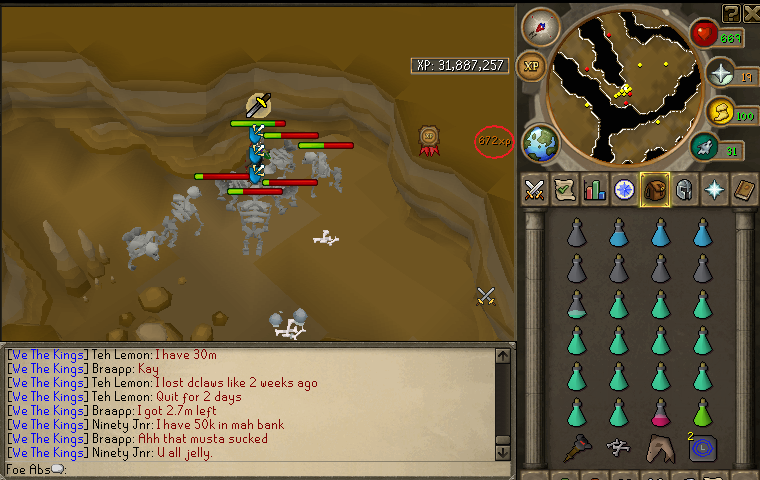Open the question mark help button
The image size is (760, 480).
point(731,12)
